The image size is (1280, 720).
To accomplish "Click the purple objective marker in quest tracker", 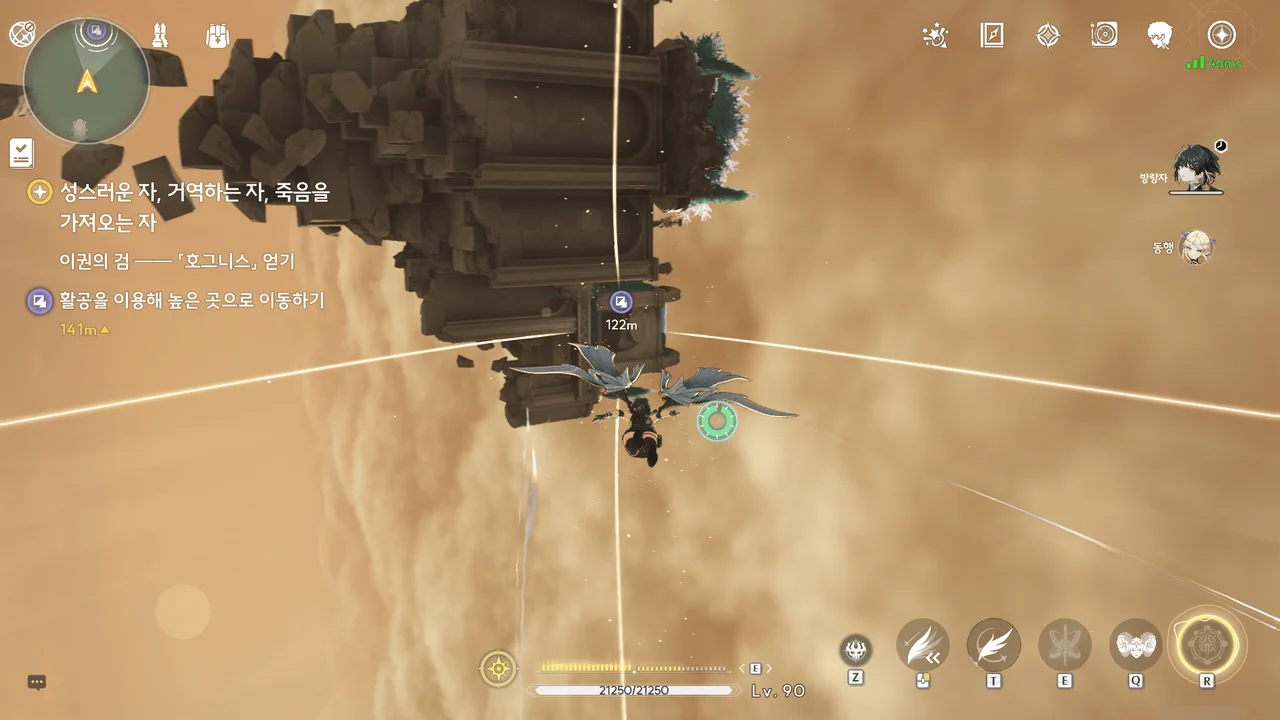I will point(39,301).
